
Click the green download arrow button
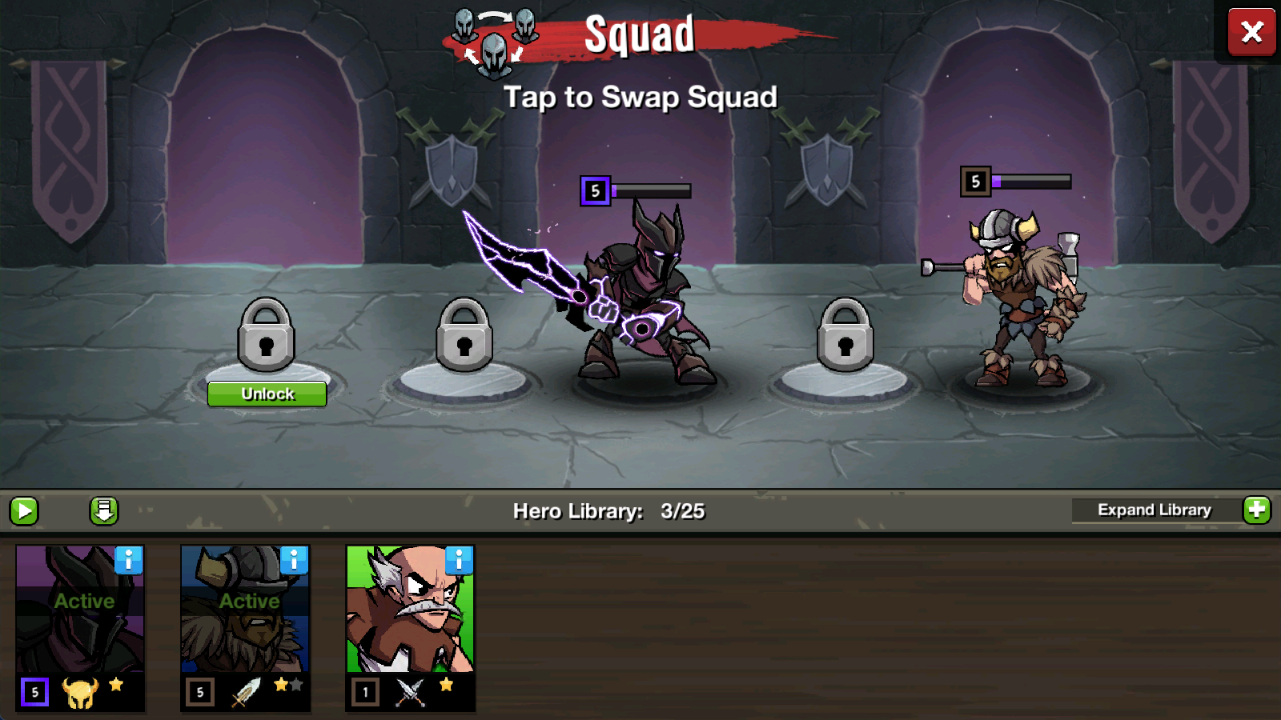104,511
